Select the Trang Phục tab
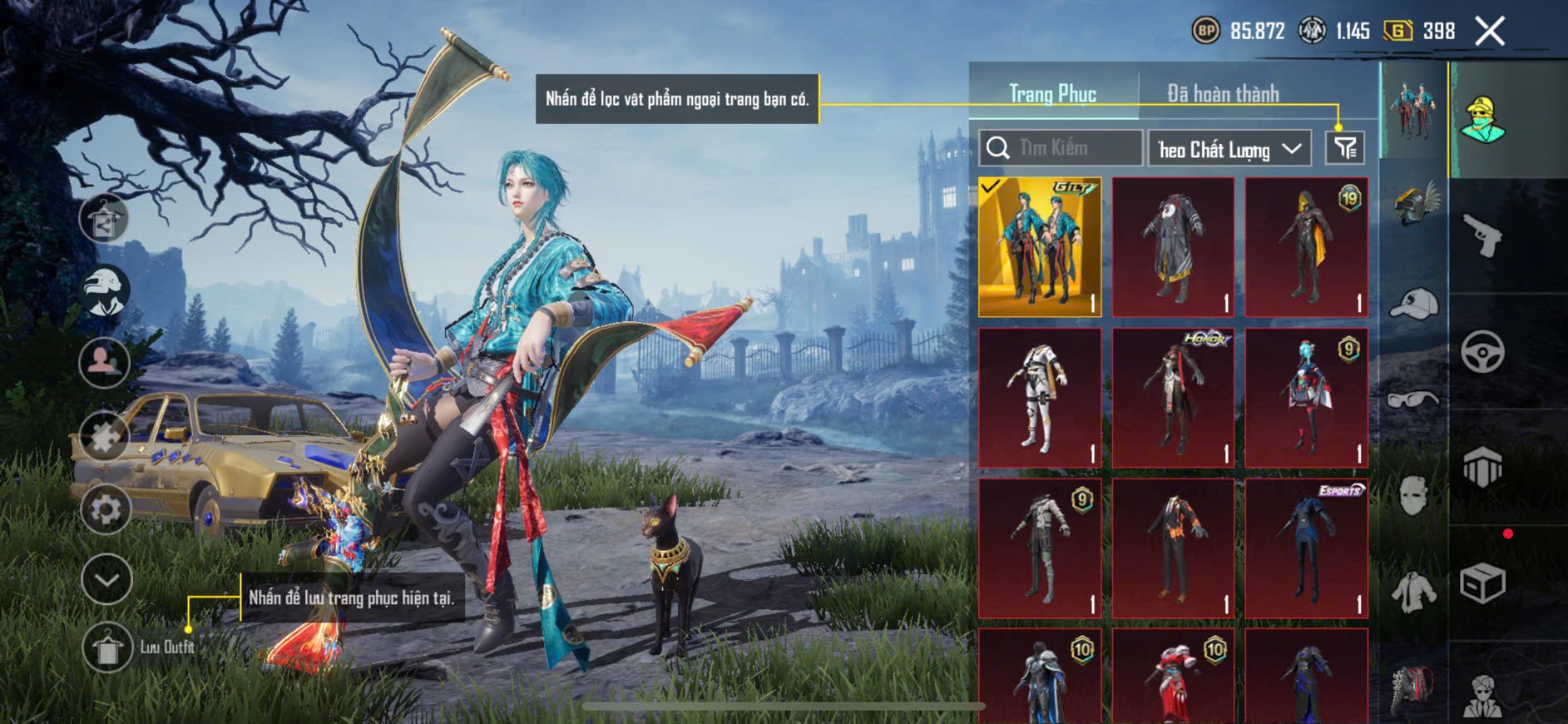Viewport: 1568px width, 724px height. tap(1052, 94)
